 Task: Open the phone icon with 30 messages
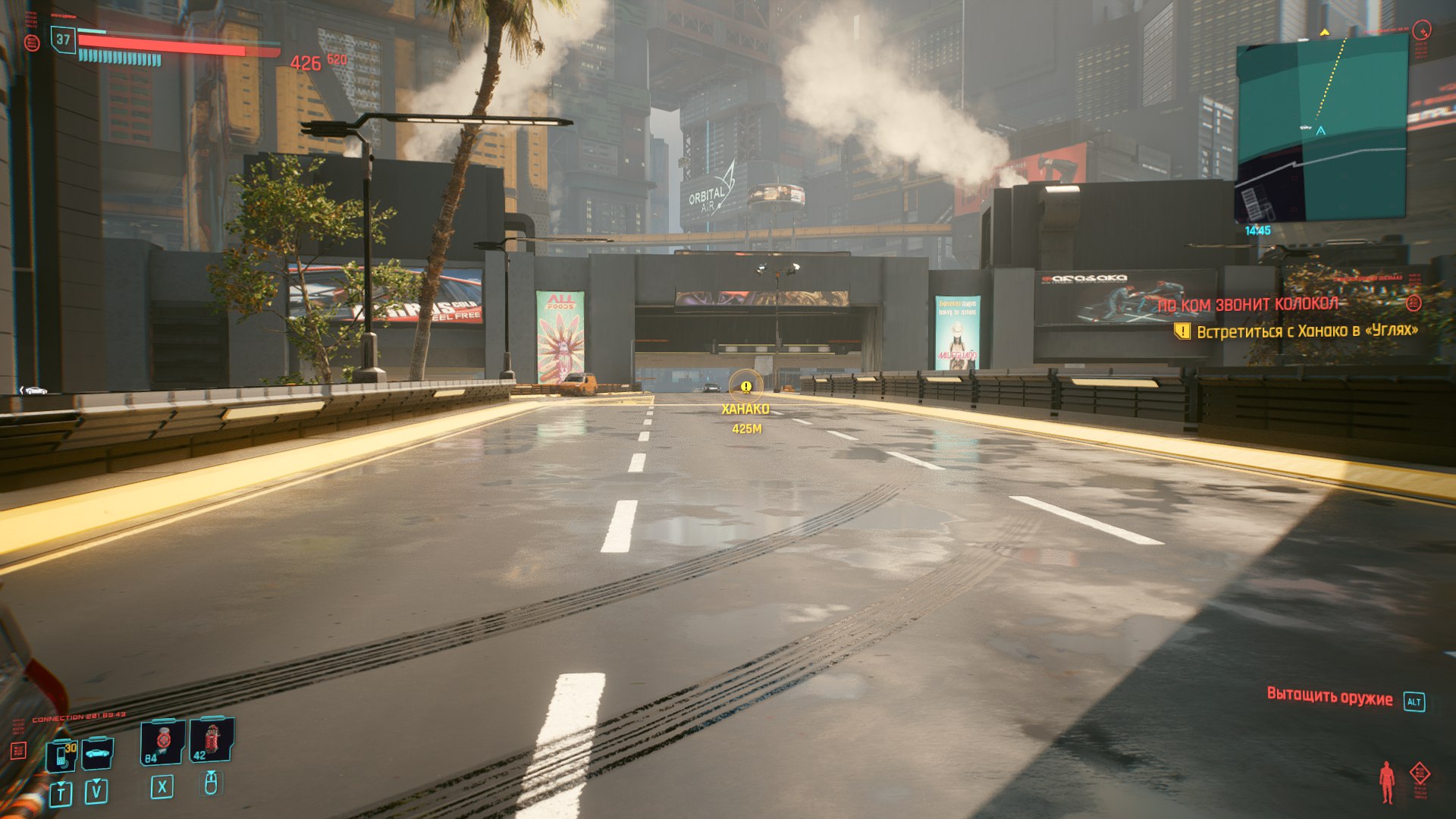point(62,755)
